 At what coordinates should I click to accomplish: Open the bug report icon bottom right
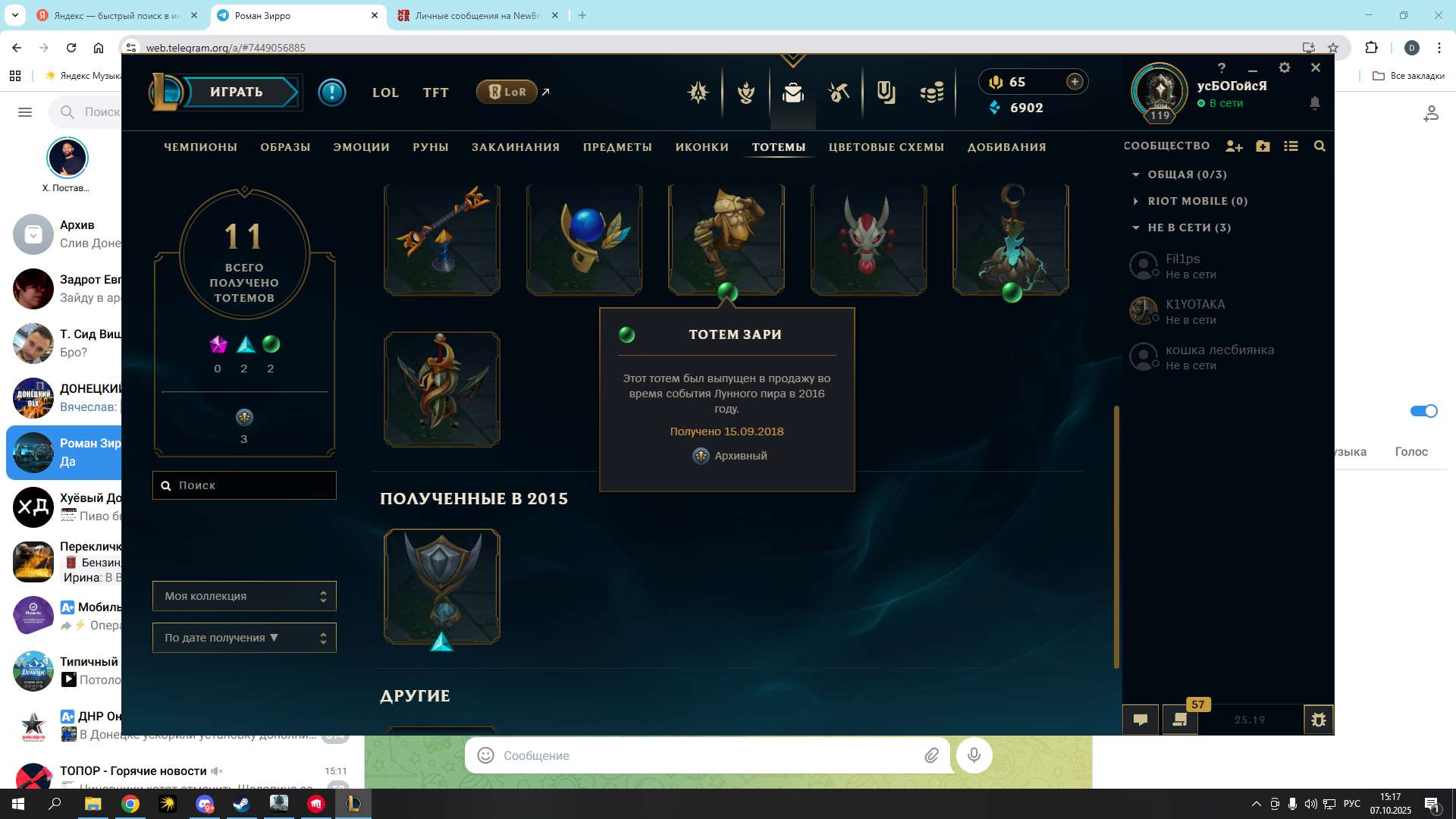(1318, 719)
